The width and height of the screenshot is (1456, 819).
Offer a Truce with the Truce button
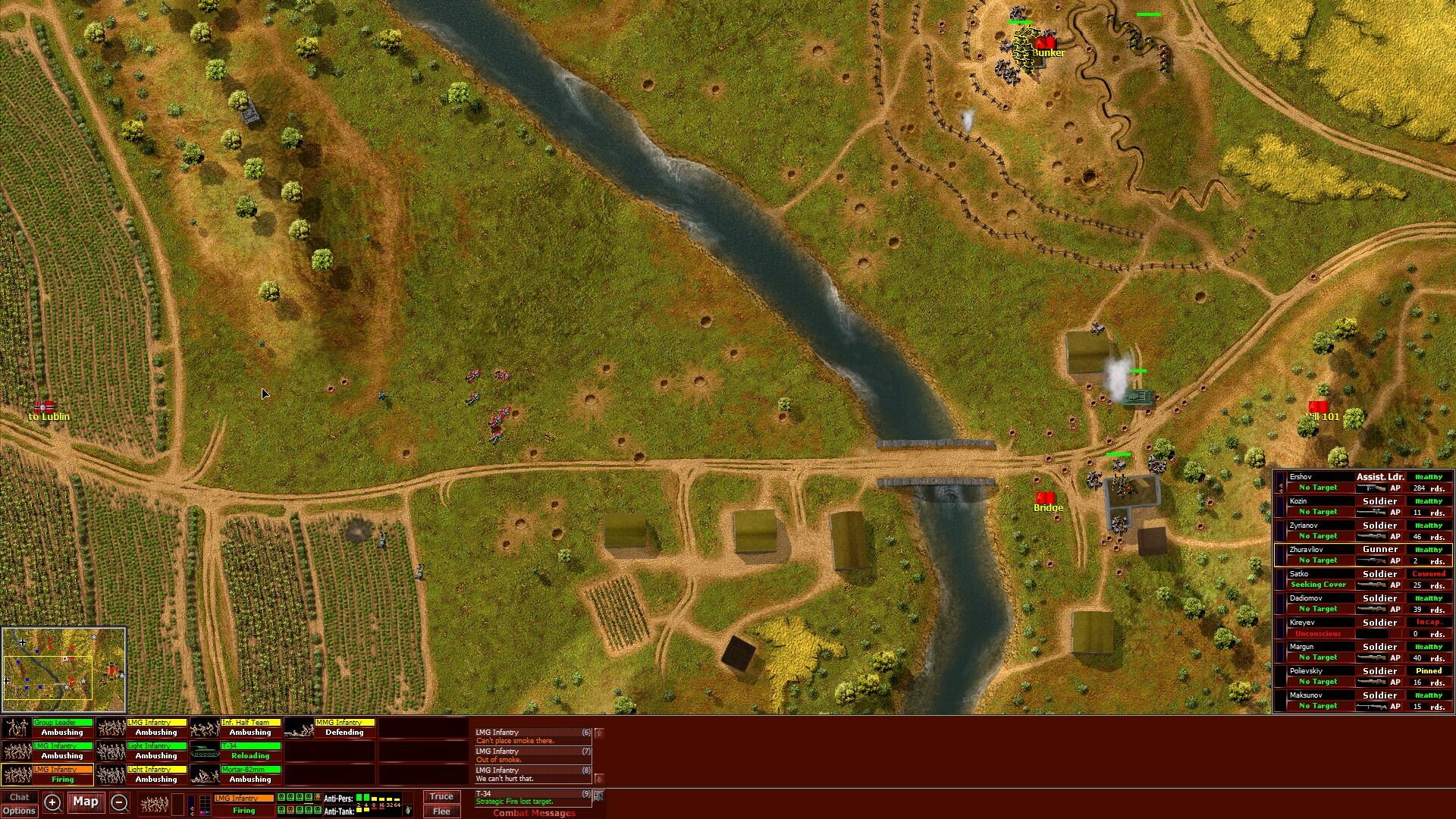(x=441, y=796)
